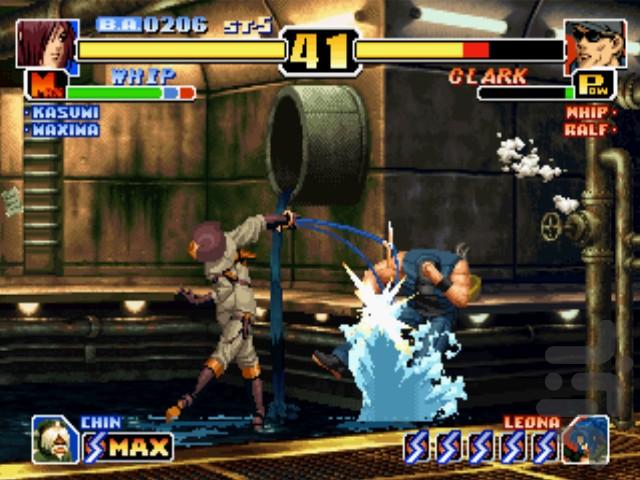The image size is (640, 480).
Task: Choose Ralf in the opponent team list
Action: click(x=590, y=130)
